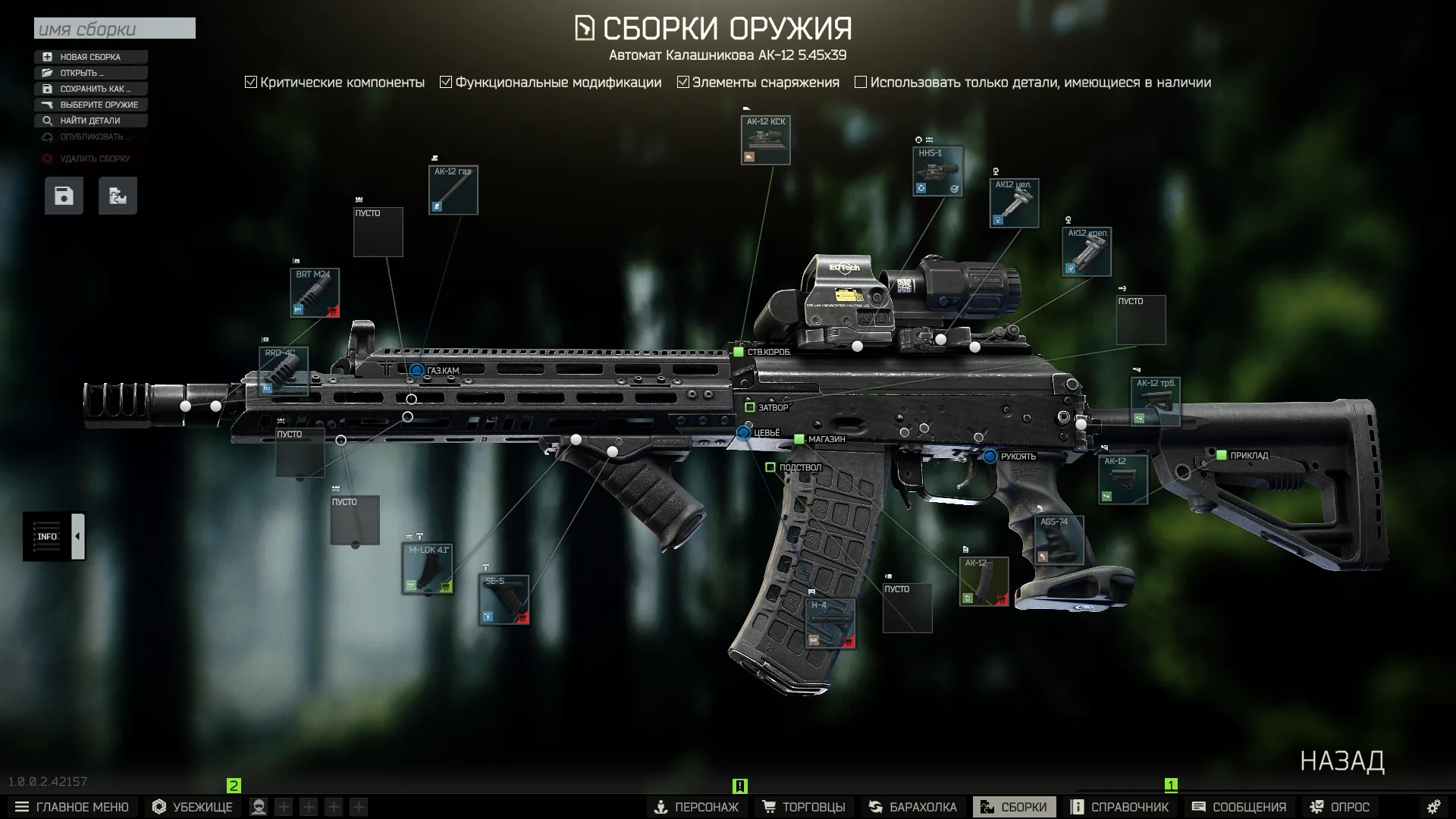The image size is (1456, 819).
Task: Create a new build with НОВАЯ СБОРКА
Action: pyautogui.click(x=90, y=57)
